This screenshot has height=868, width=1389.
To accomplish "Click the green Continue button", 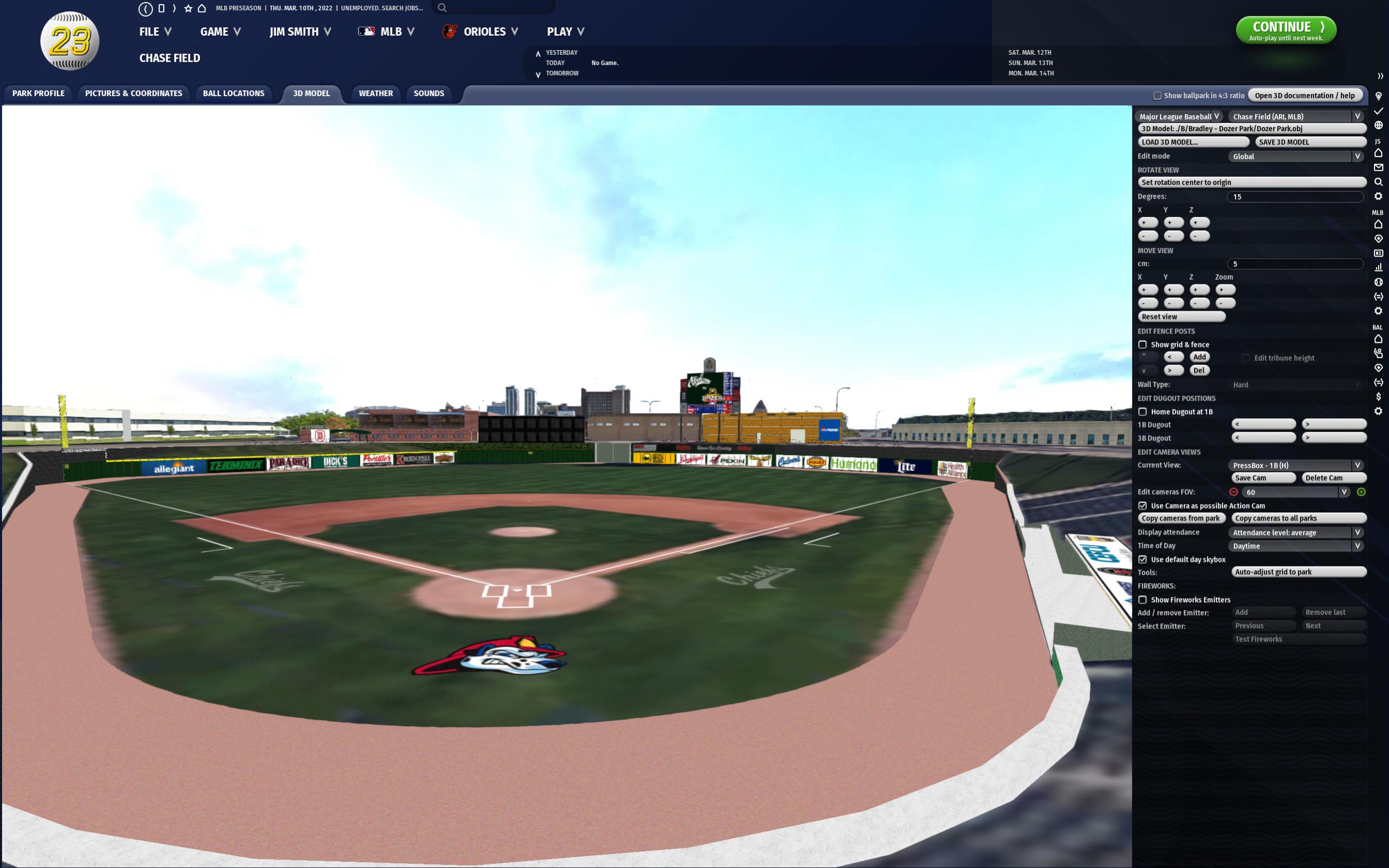I will [1285, 31].
